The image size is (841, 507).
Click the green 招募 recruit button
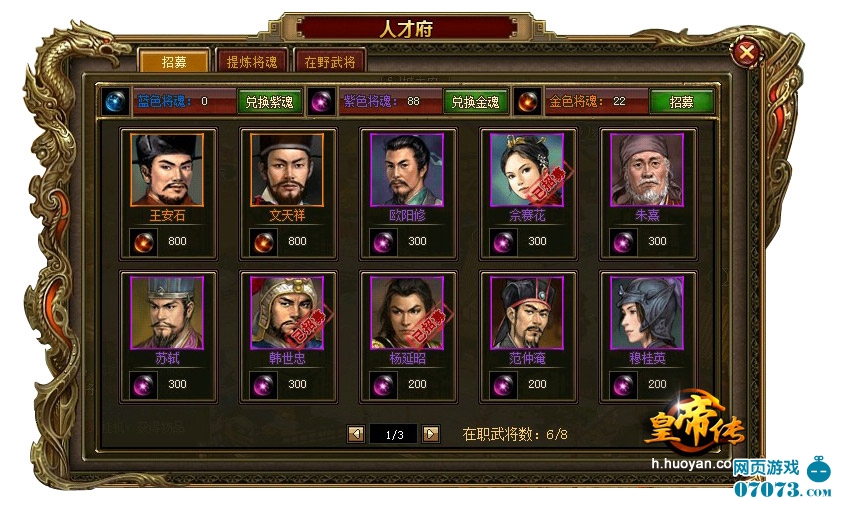tap(681, 101)
